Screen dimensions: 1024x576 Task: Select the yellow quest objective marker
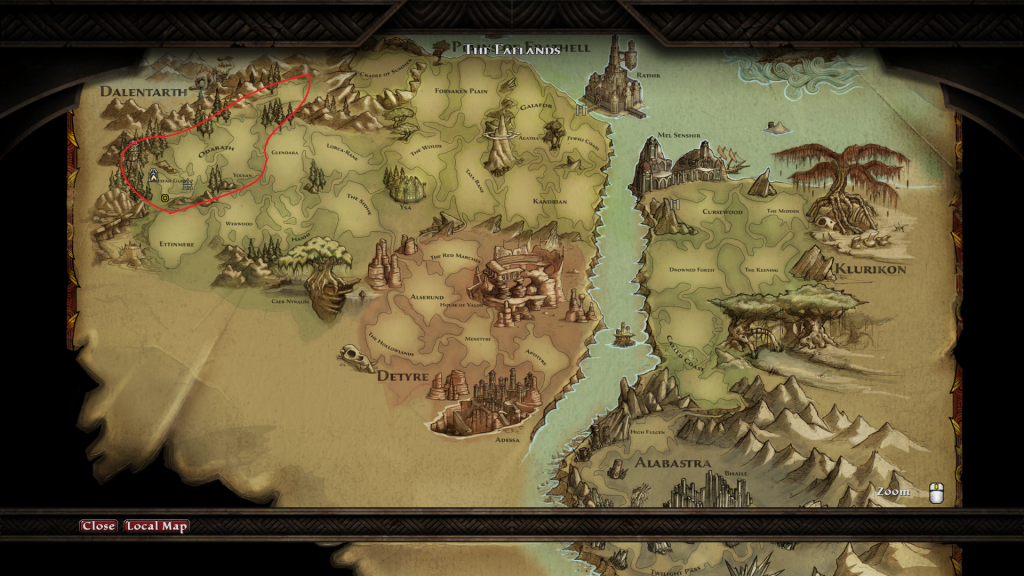pyautogui.click(x=165, y=198)
